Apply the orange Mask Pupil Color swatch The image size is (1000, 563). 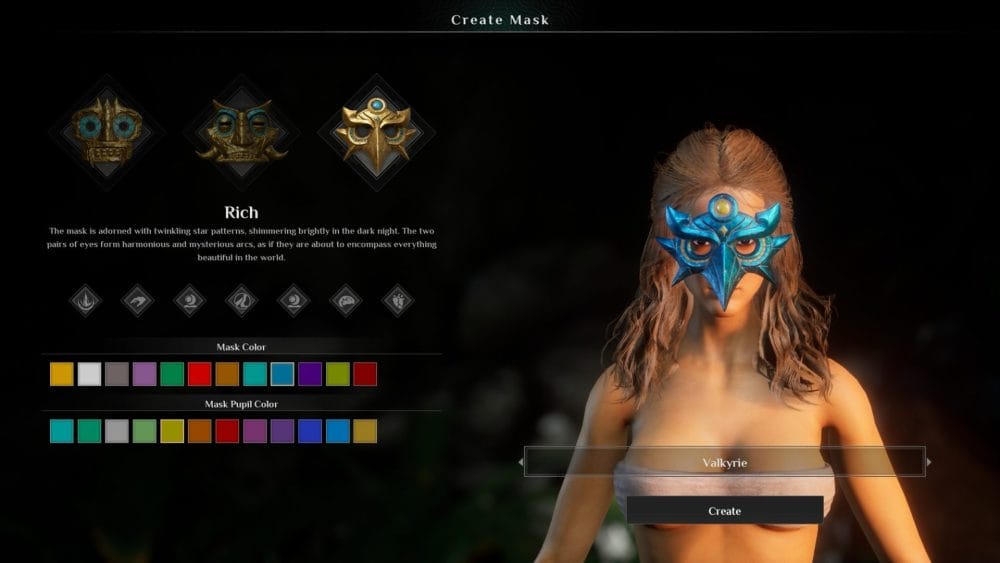pos(200,431)
